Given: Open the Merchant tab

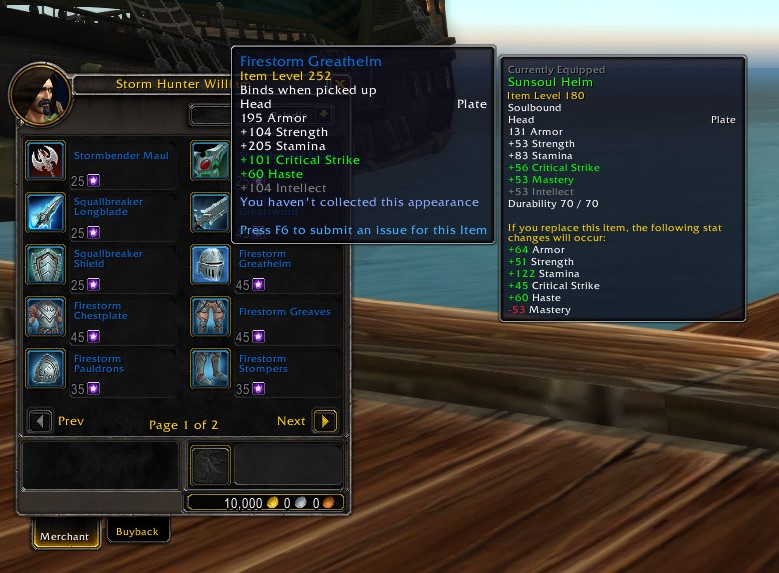Looking at the screenshot, I should pyautogui.click(x=65, y=535).
